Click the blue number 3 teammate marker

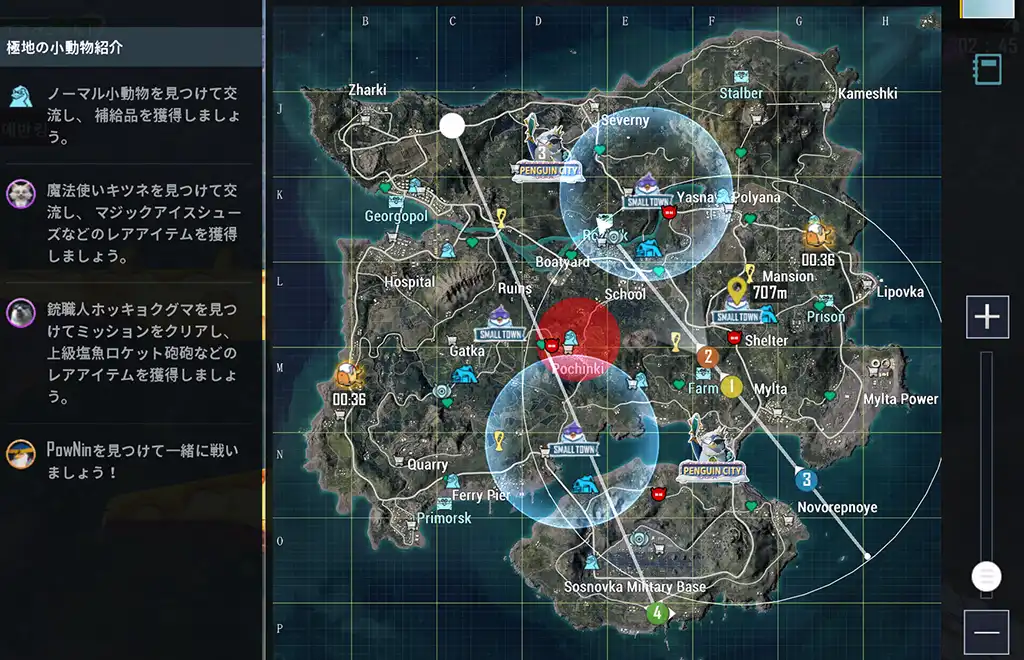(x=806, y=480)
